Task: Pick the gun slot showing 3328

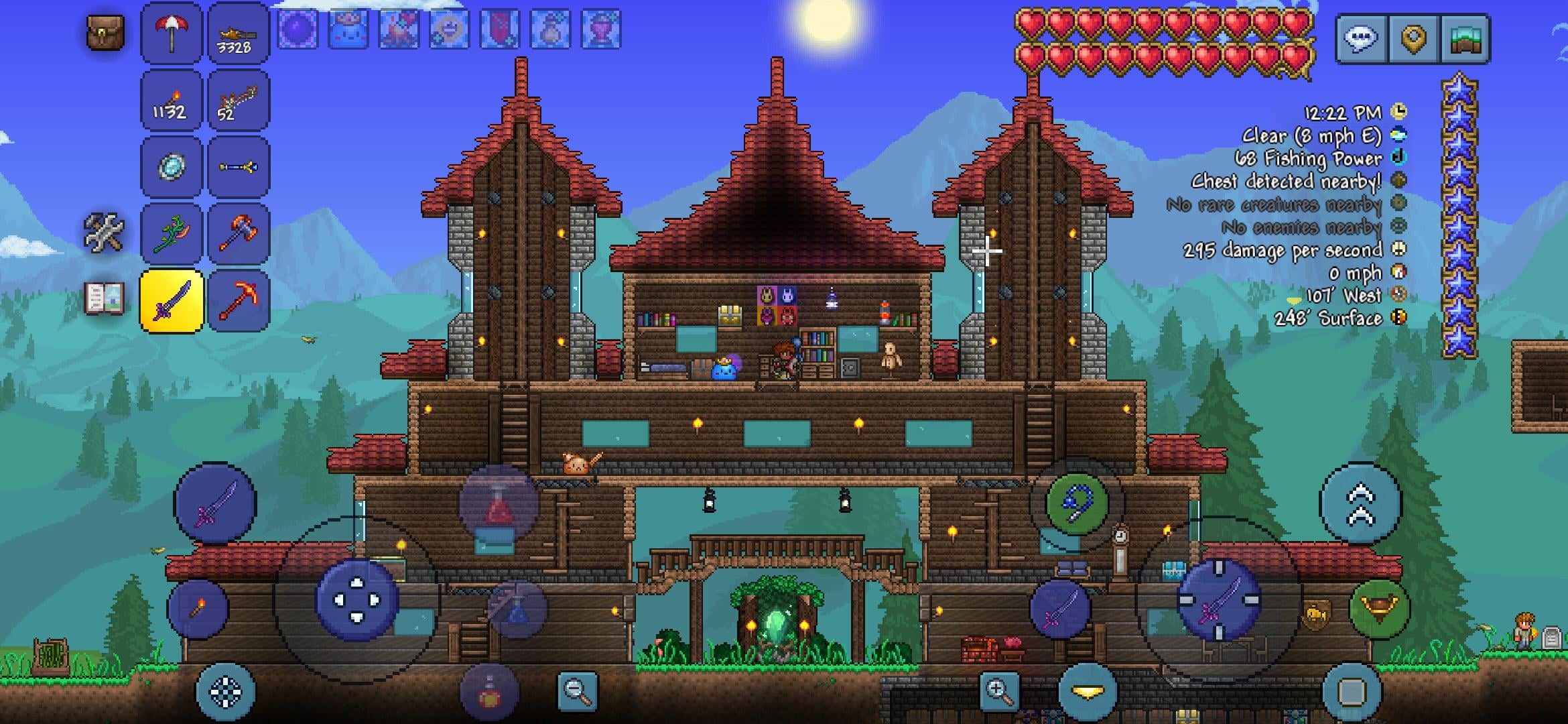Action: click(x=239, y=33)
